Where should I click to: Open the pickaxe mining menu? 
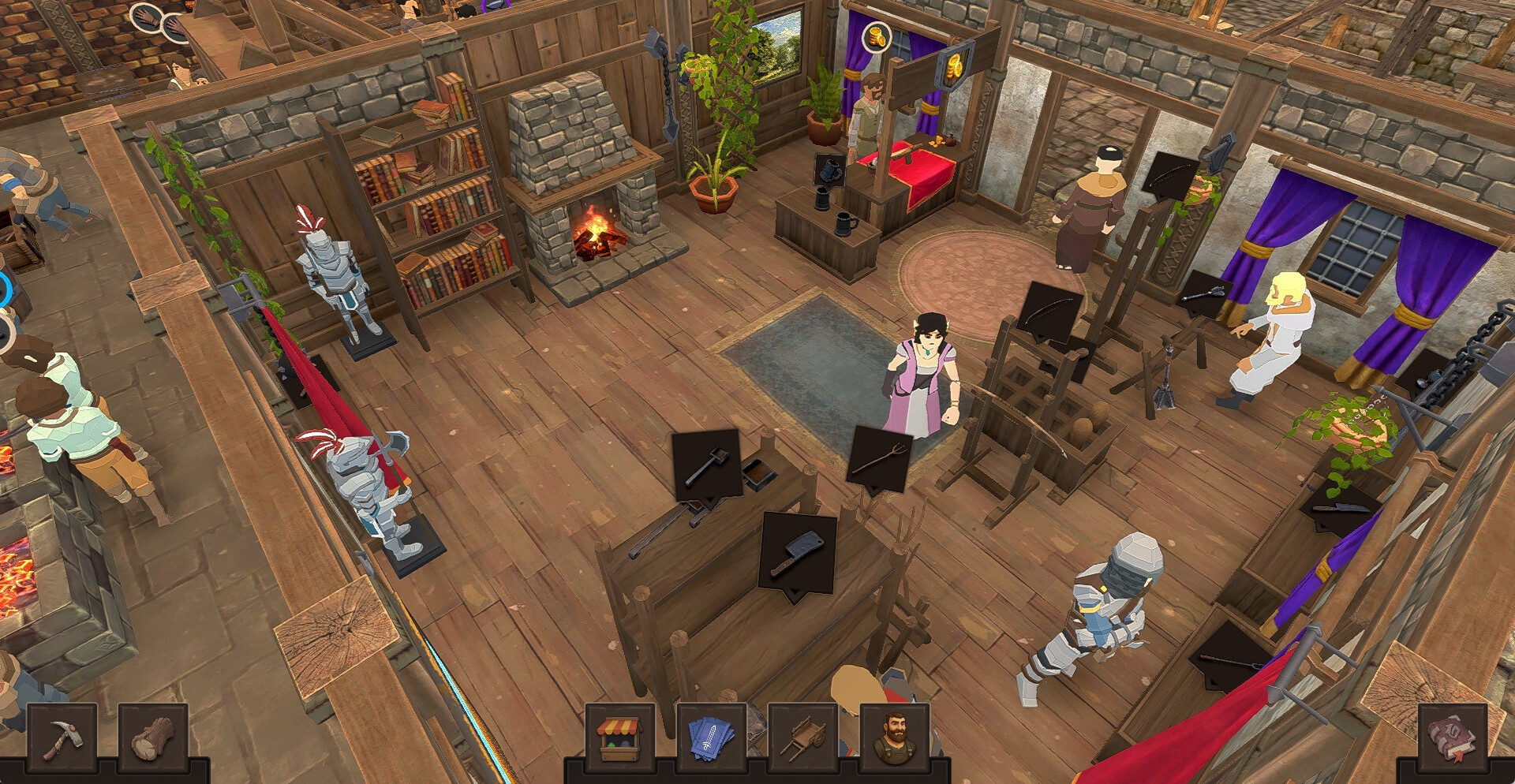coord(62,739)
